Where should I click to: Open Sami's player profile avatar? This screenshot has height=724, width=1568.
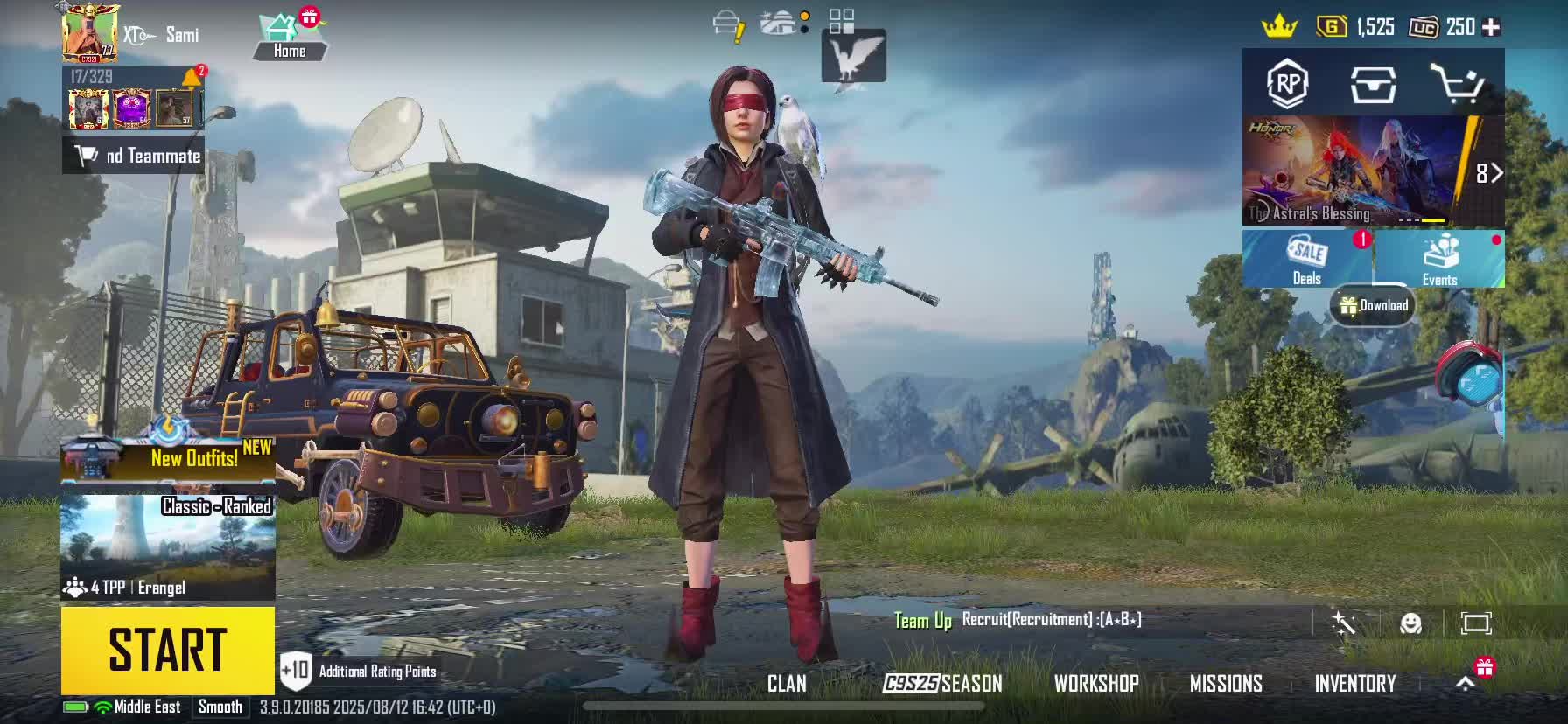[x=90, y=34]
